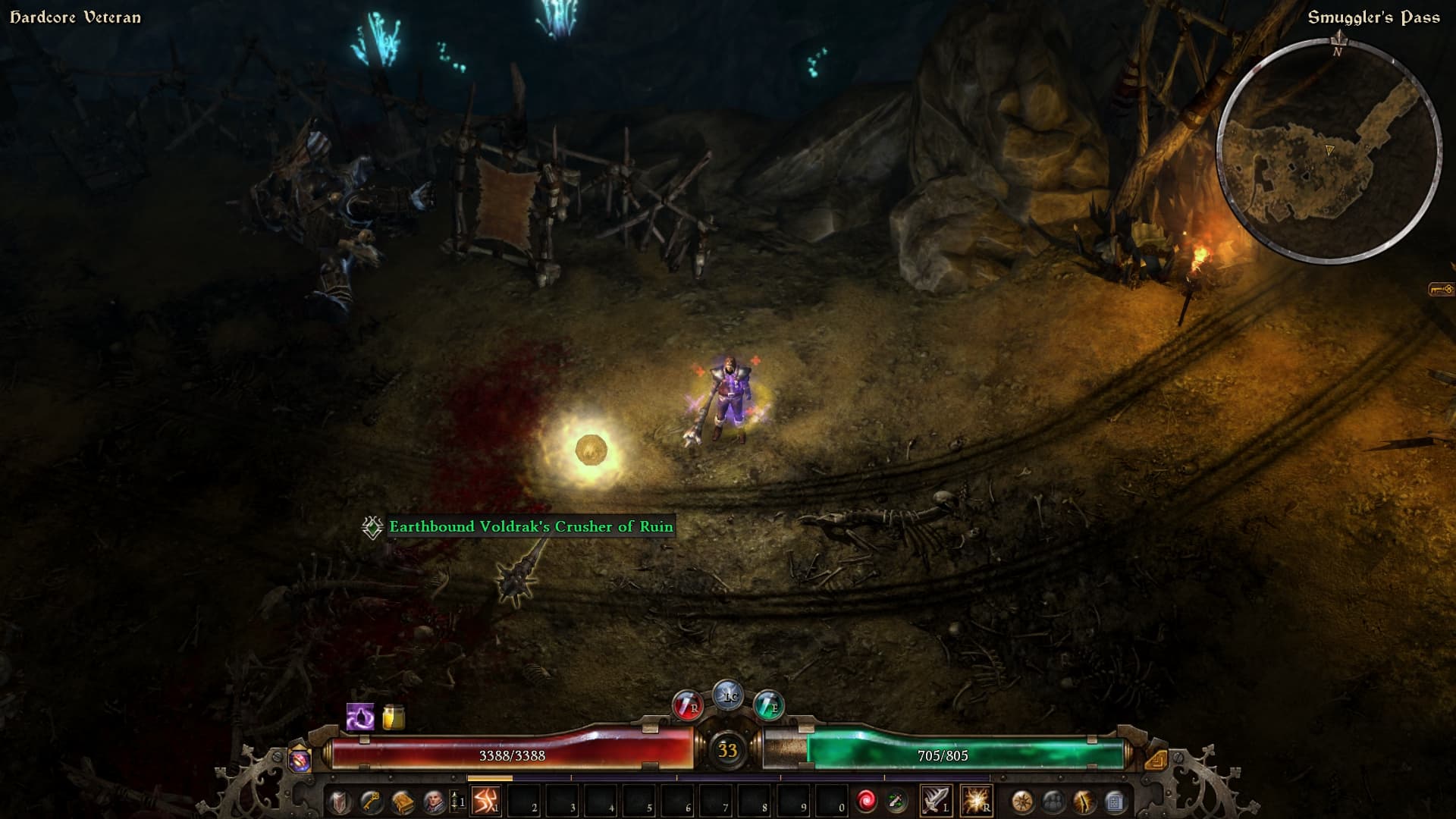Open the shield-shaped character button
The height and width of the screenshot is (819, 1456).
[x=338, y=802]
